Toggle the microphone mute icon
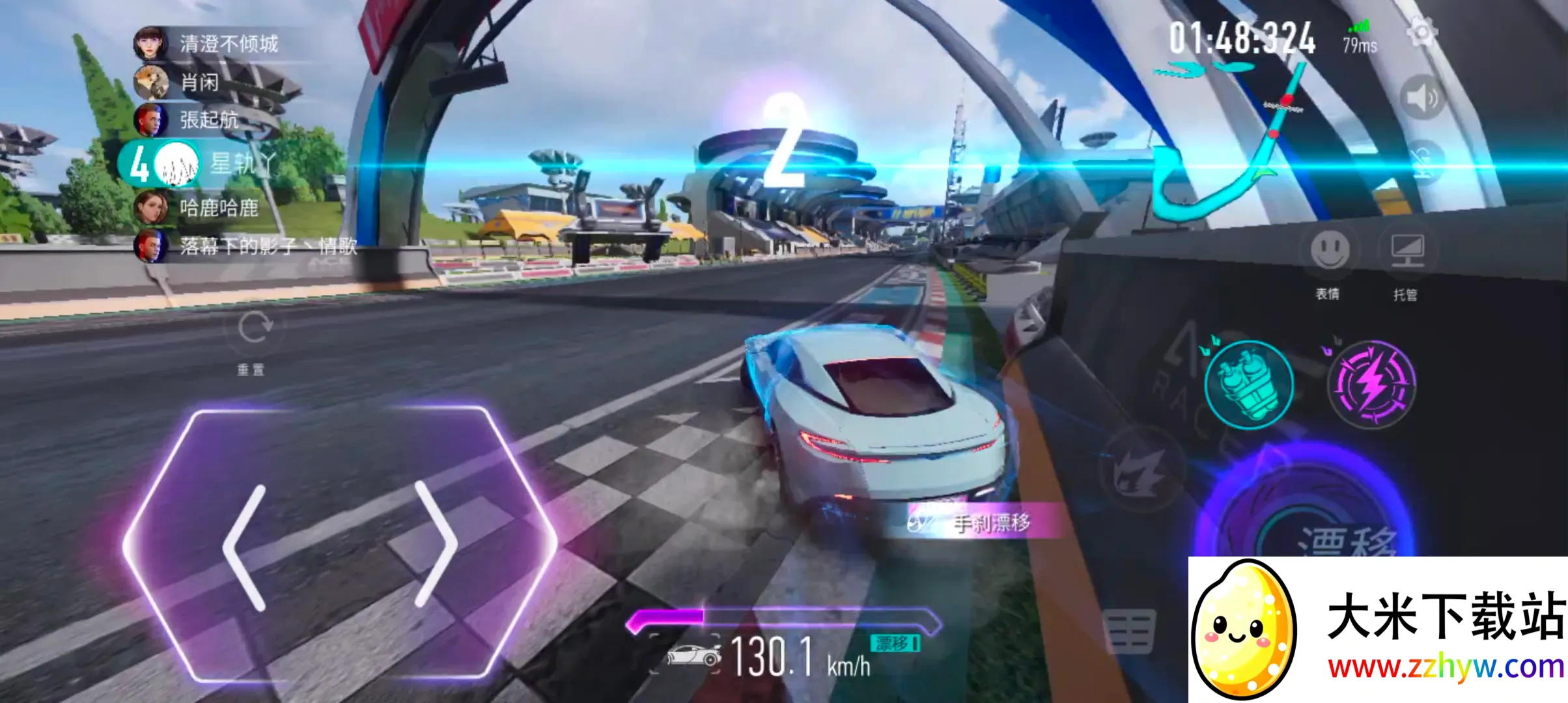The image size is (1568, 703). click(x=1422, y=160)
